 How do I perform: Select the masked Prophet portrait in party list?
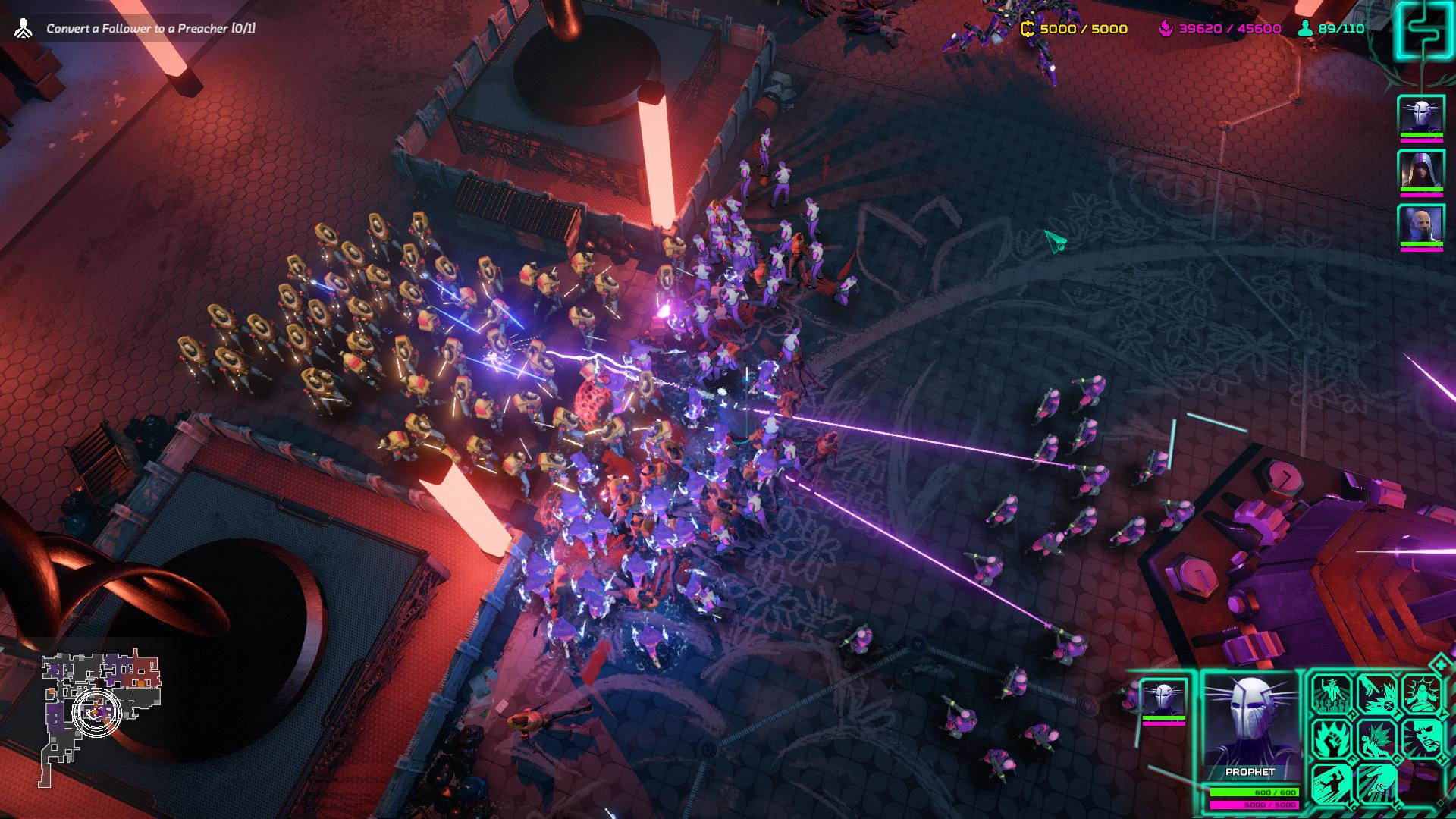1420,115
